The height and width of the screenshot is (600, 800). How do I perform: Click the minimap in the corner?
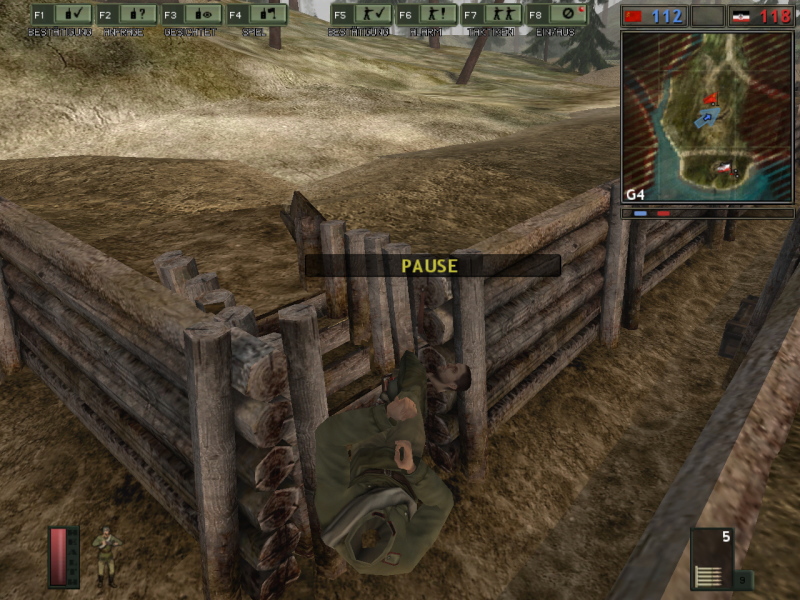706,117
